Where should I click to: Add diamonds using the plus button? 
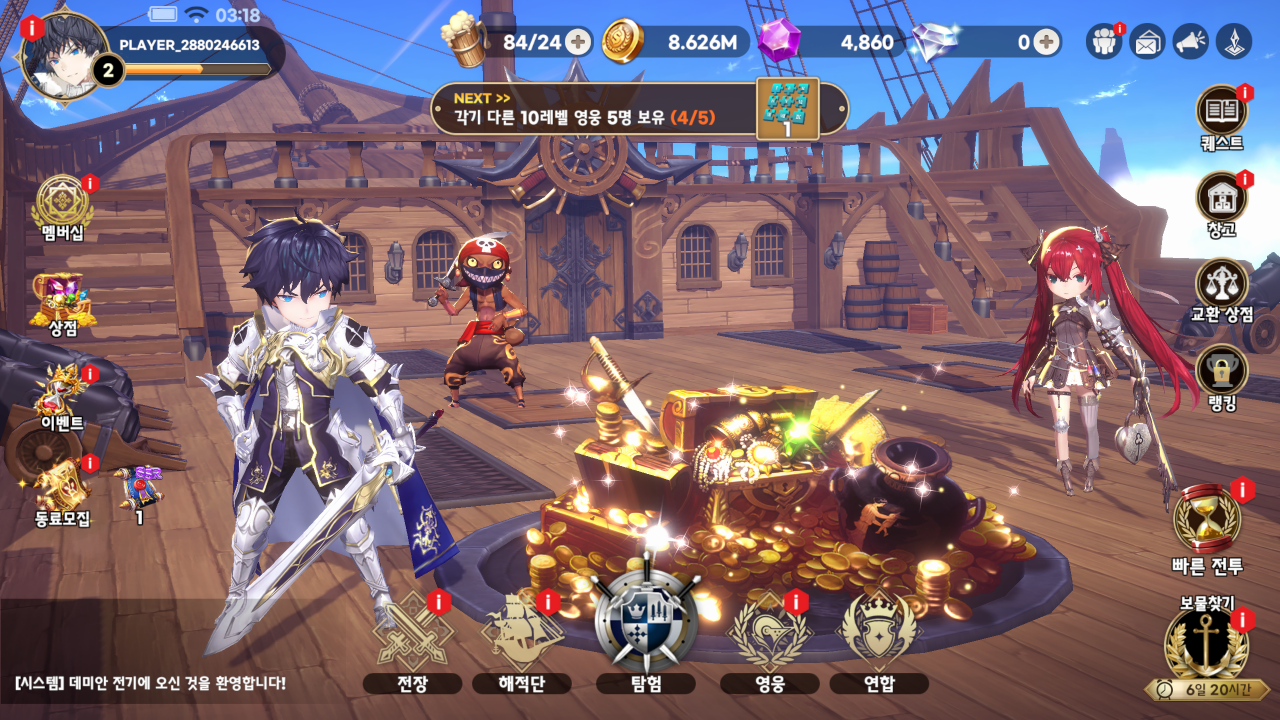[1046, 42]
